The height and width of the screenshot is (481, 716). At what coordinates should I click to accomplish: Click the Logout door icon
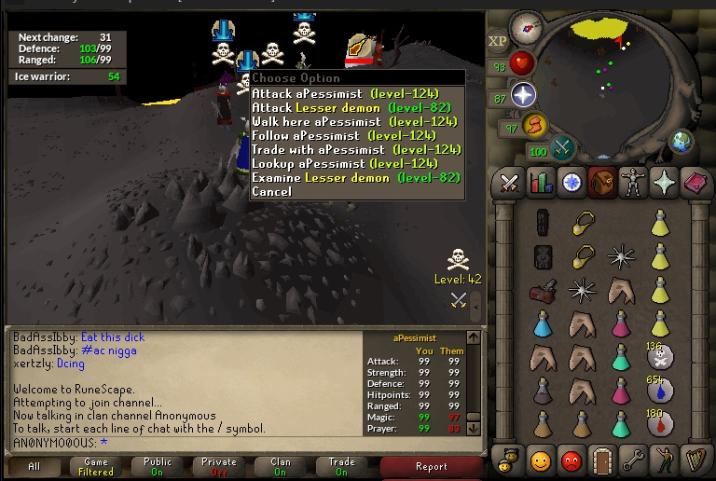(x=602, y=462)
